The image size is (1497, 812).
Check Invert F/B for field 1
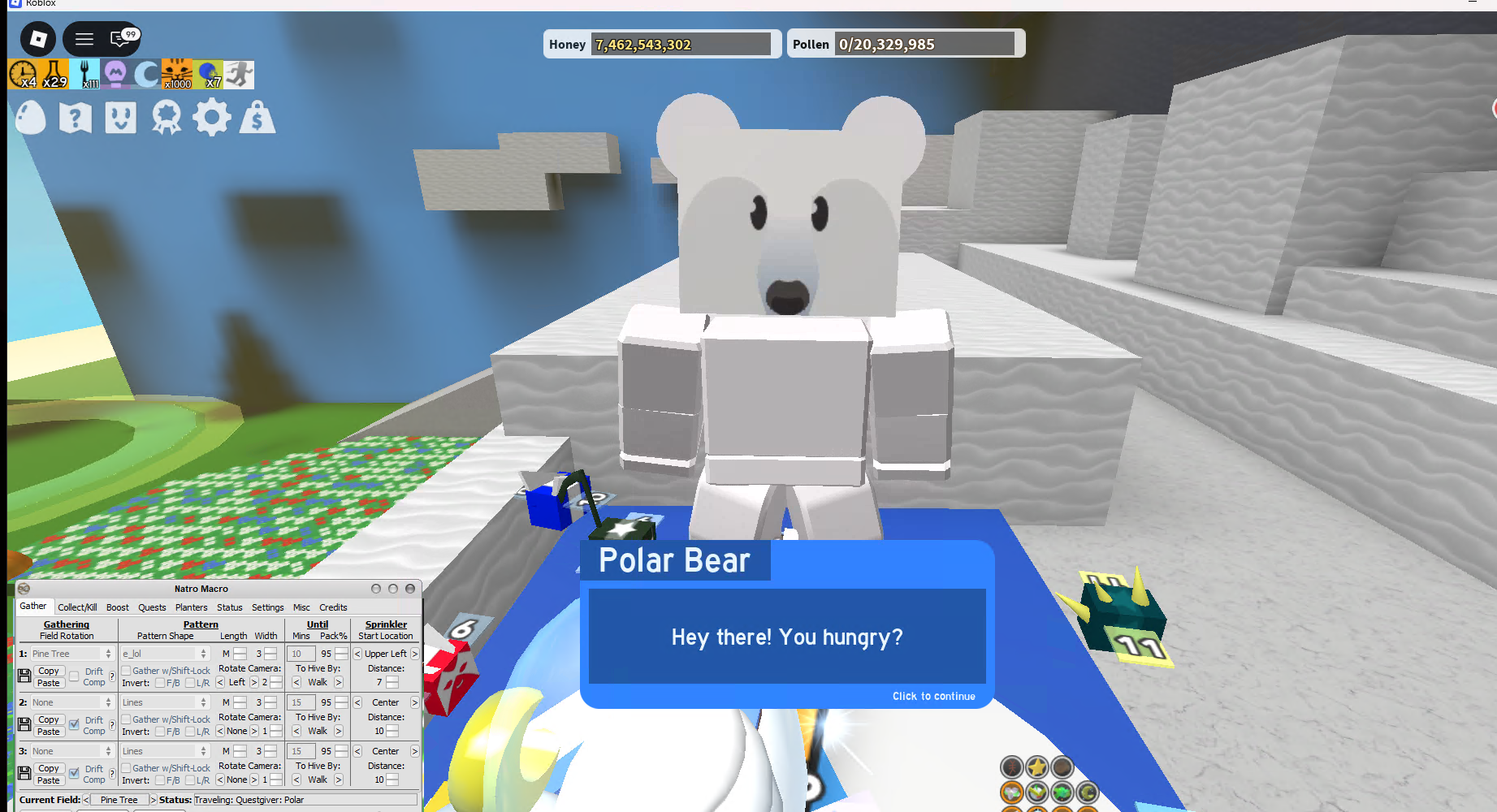(x=161, y=683)
